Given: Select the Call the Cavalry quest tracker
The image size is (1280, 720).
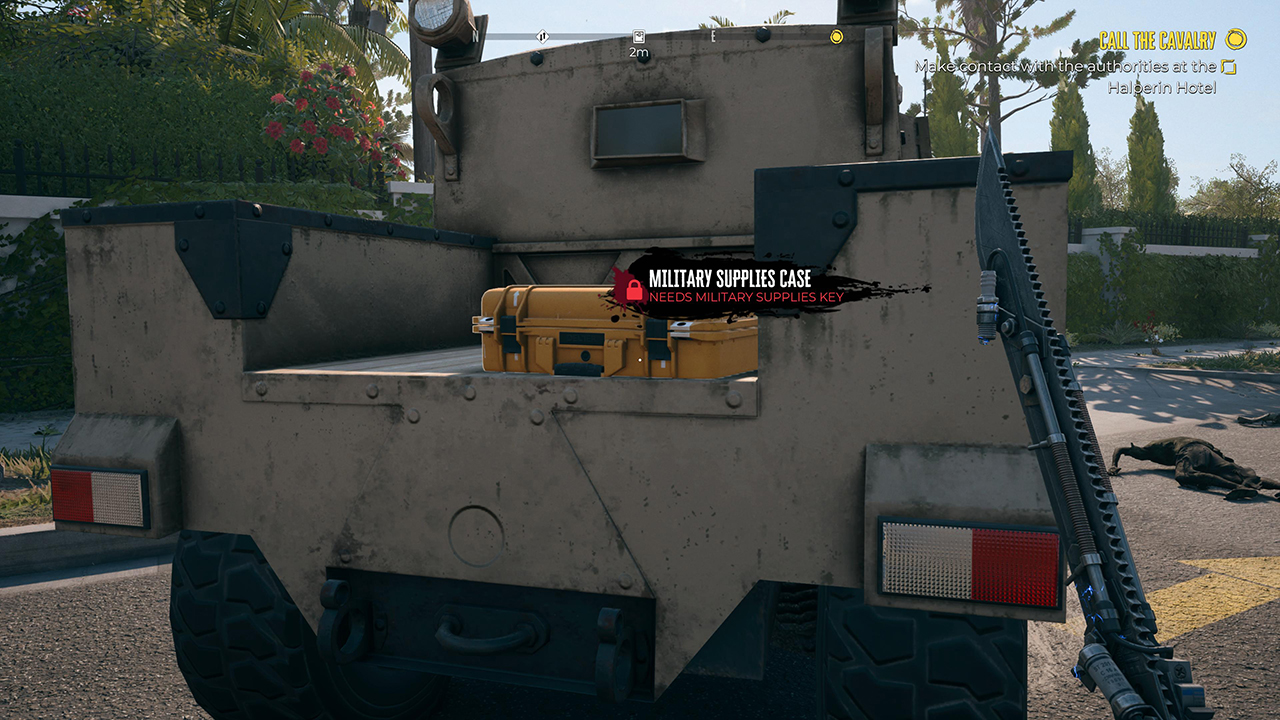Looking at the screenshot, I should [x=1157, y=40].
